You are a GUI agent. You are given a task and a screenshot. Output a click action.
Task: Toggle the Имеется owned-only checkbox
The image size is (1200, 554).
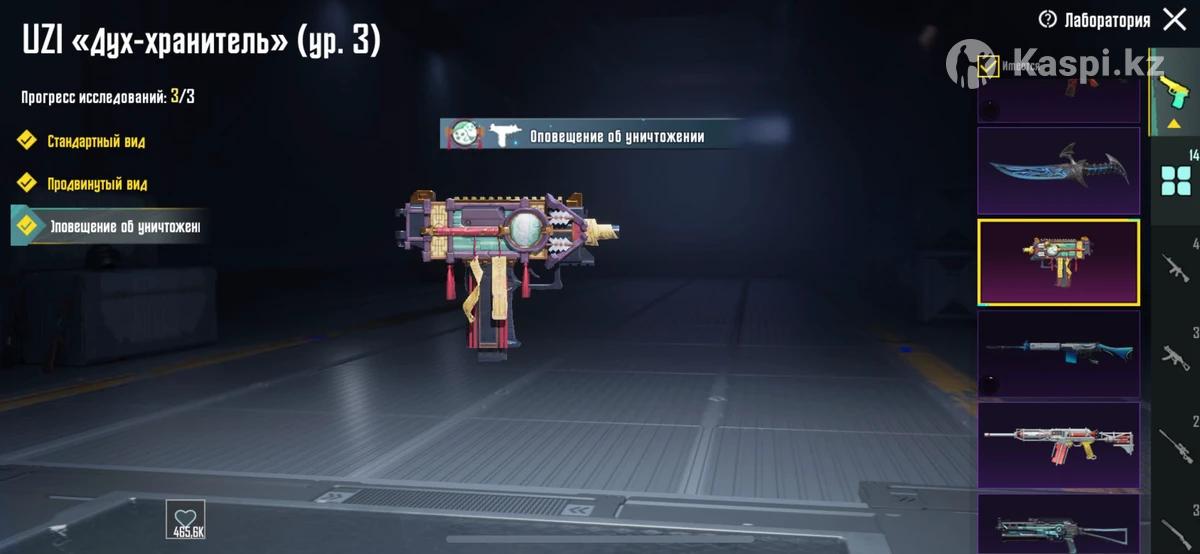tap(989, 66)
